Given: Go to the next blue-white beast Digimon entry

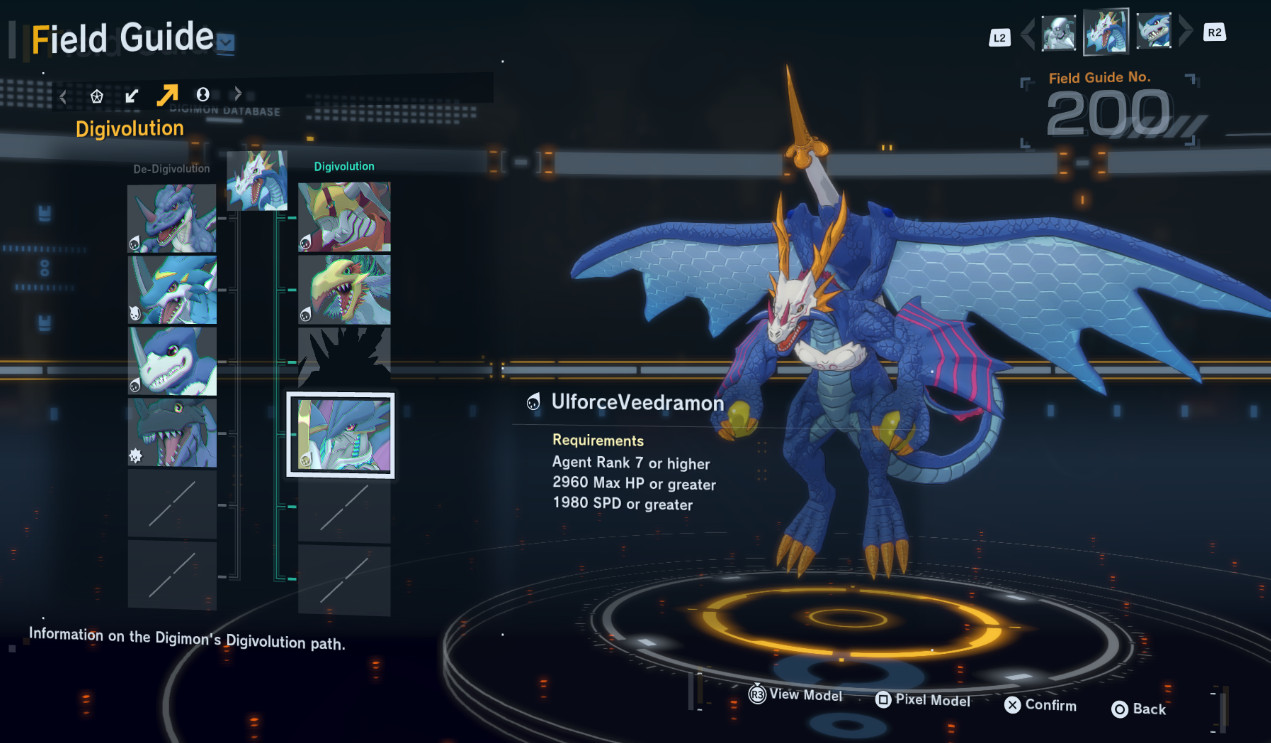Looking at the screenshot, I should pyautogui.click(x=1154, y=32).
